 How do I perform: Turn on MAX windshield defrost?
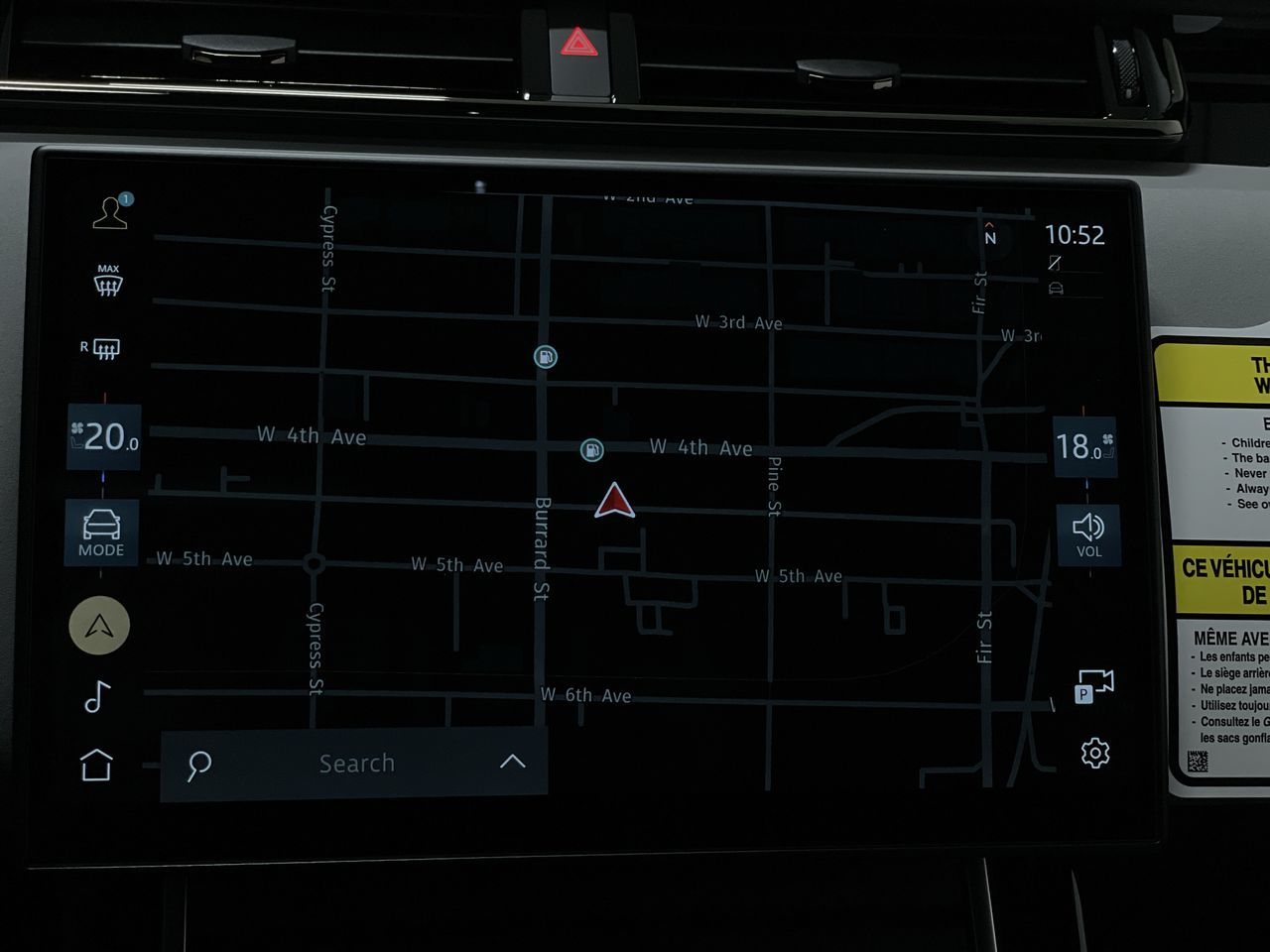(108, 281)
